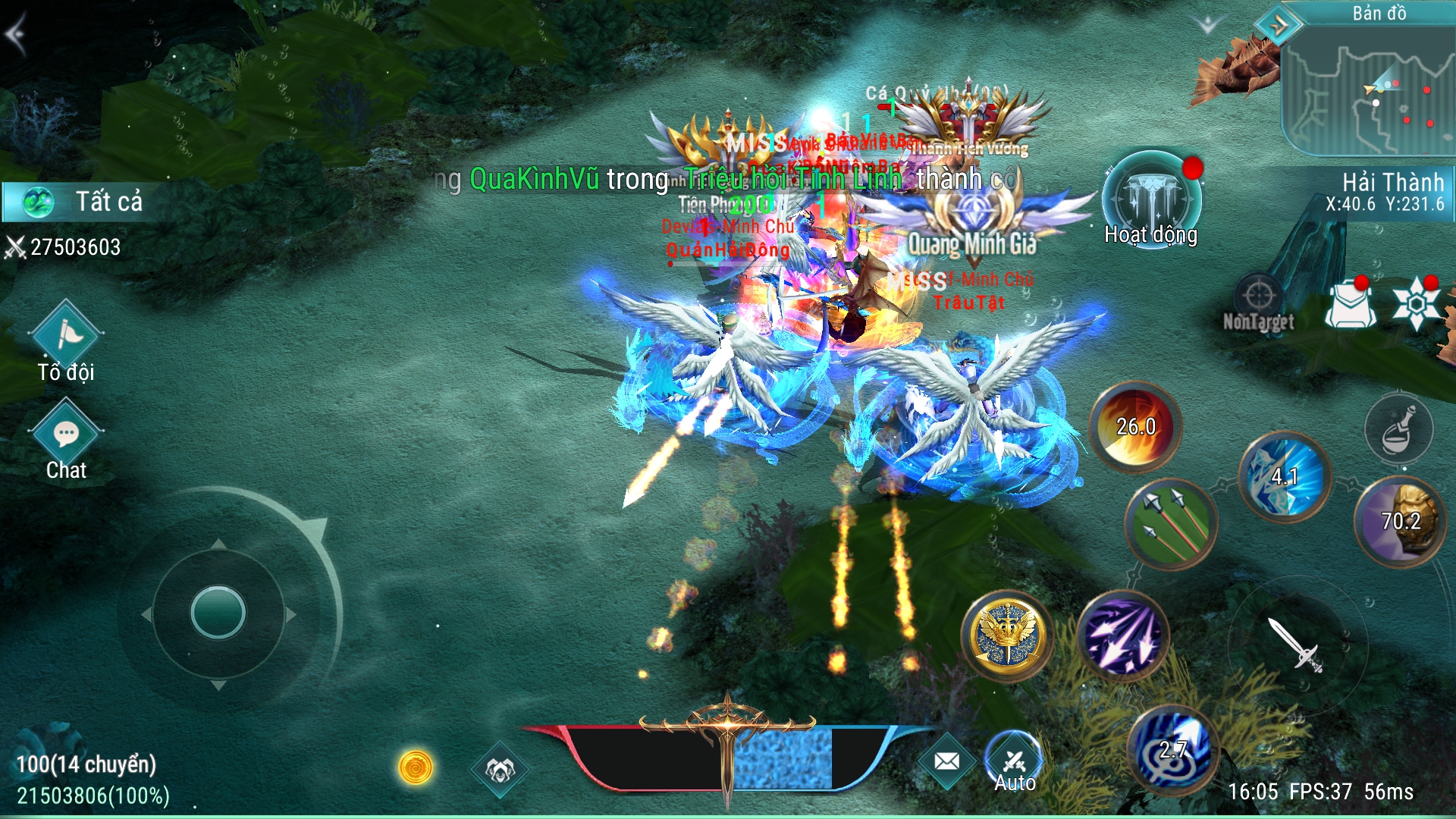Screen dimensions: 1456x819
Task: Activate the blue swirl skill
Action: (1172, 751)
